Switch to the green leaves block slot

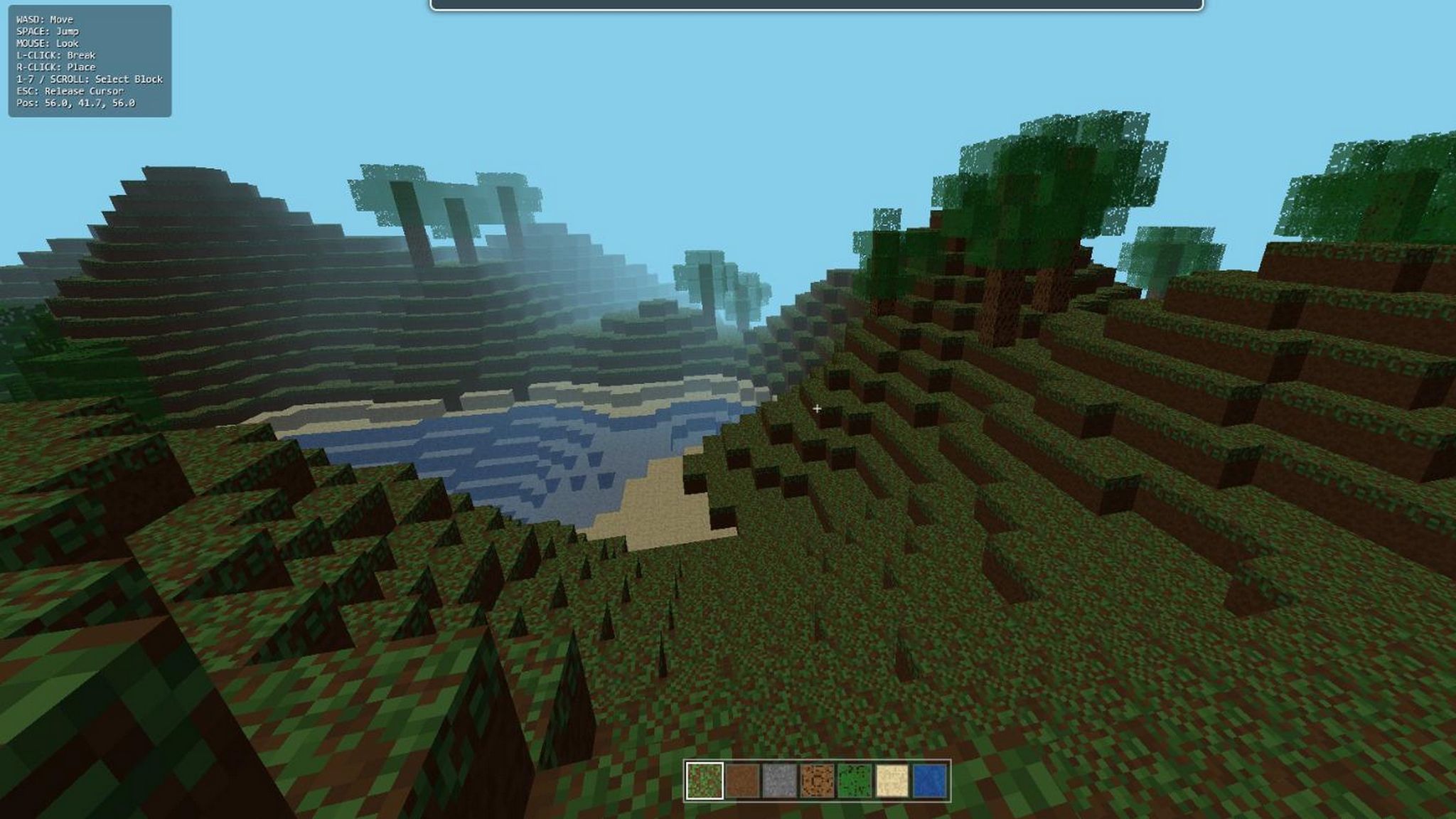[x=855, y=781]
